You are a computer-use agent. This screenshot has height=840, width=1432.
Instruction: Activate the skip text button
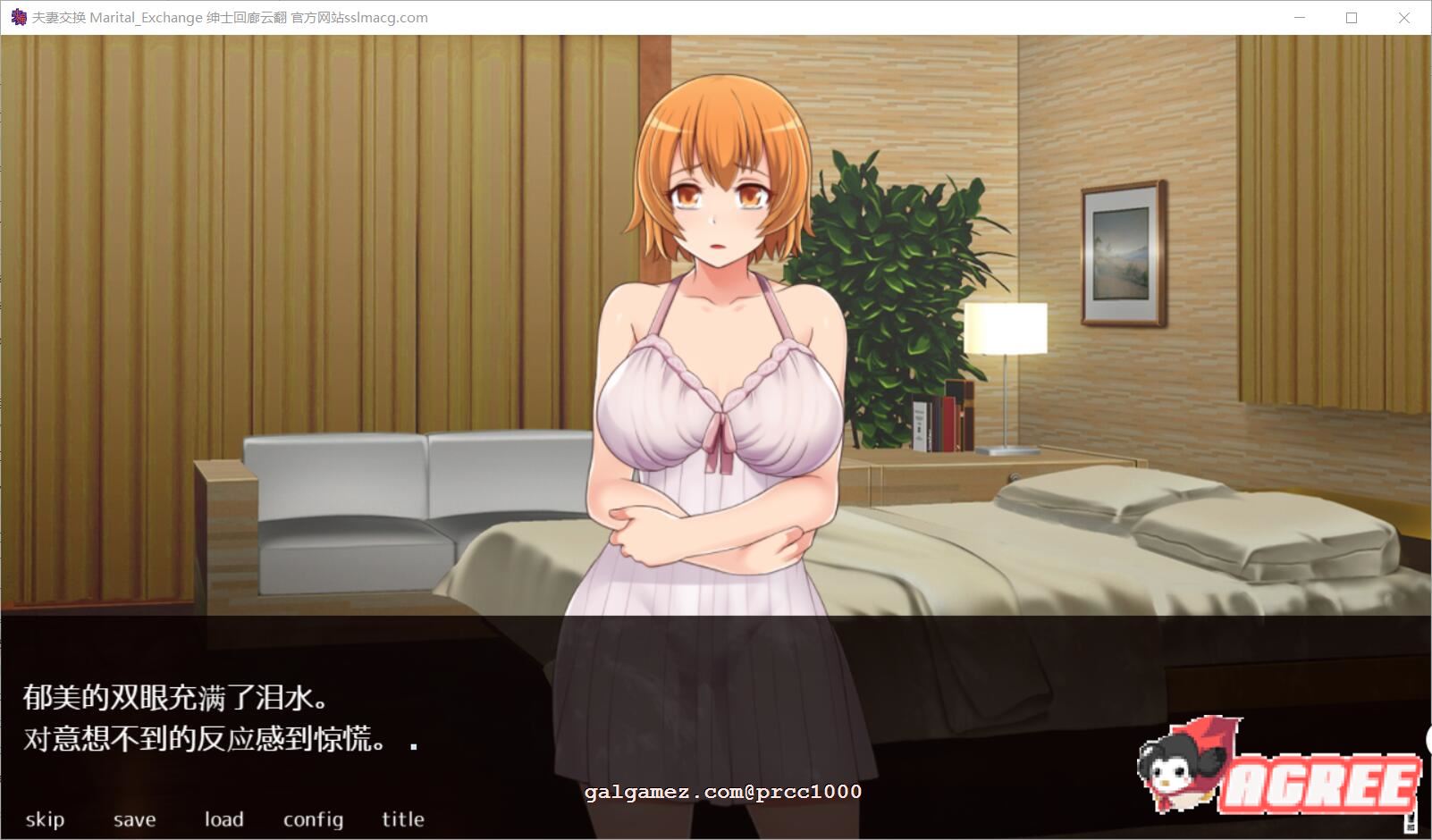pos(45,819)
